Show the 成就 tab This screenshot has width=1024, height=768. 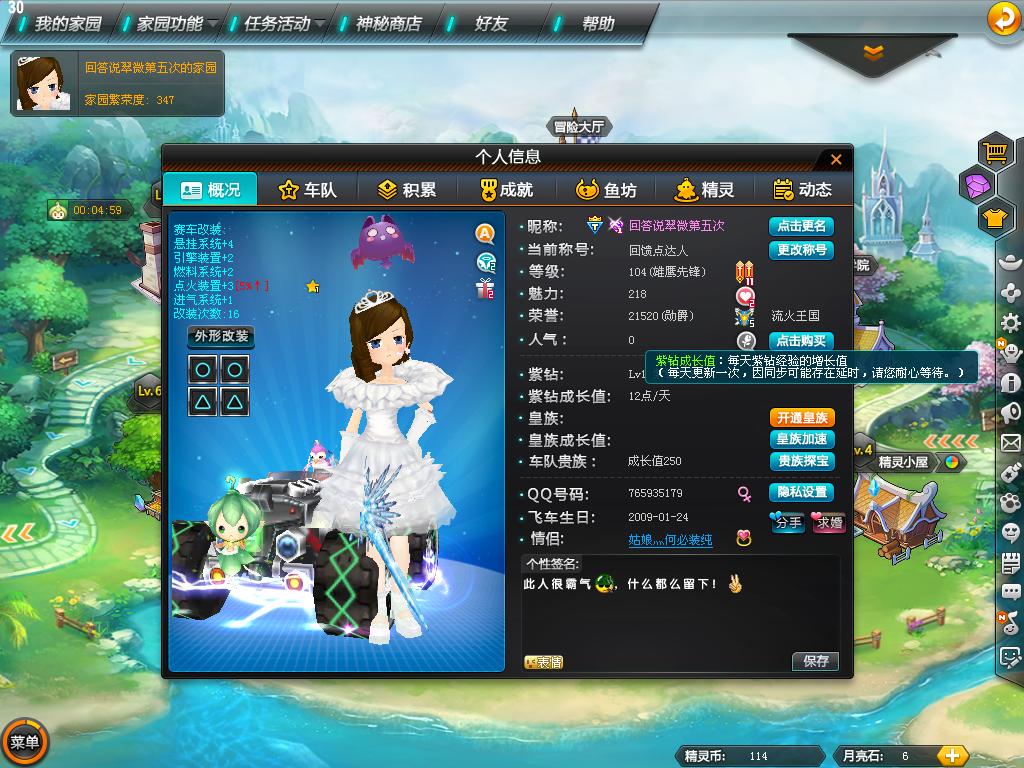[x=505, y=189]
